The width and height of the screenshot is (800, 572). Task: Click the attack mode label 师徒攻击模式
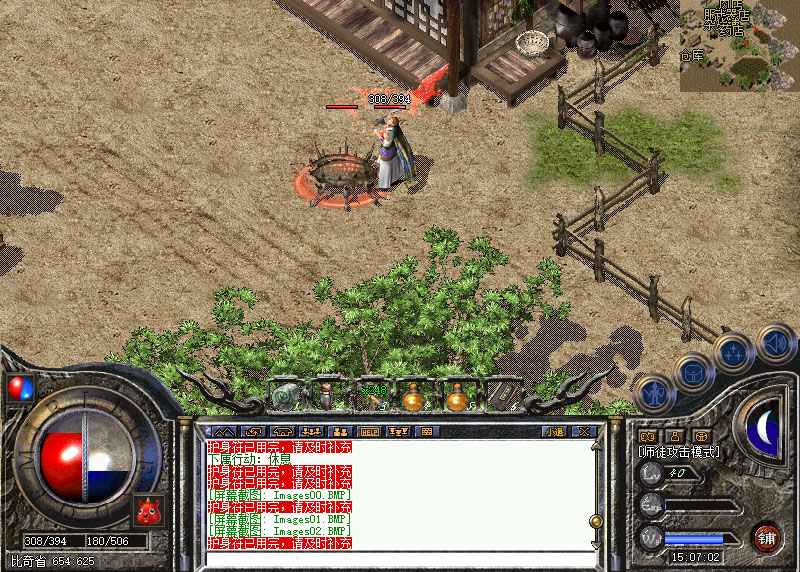point(680,452)
